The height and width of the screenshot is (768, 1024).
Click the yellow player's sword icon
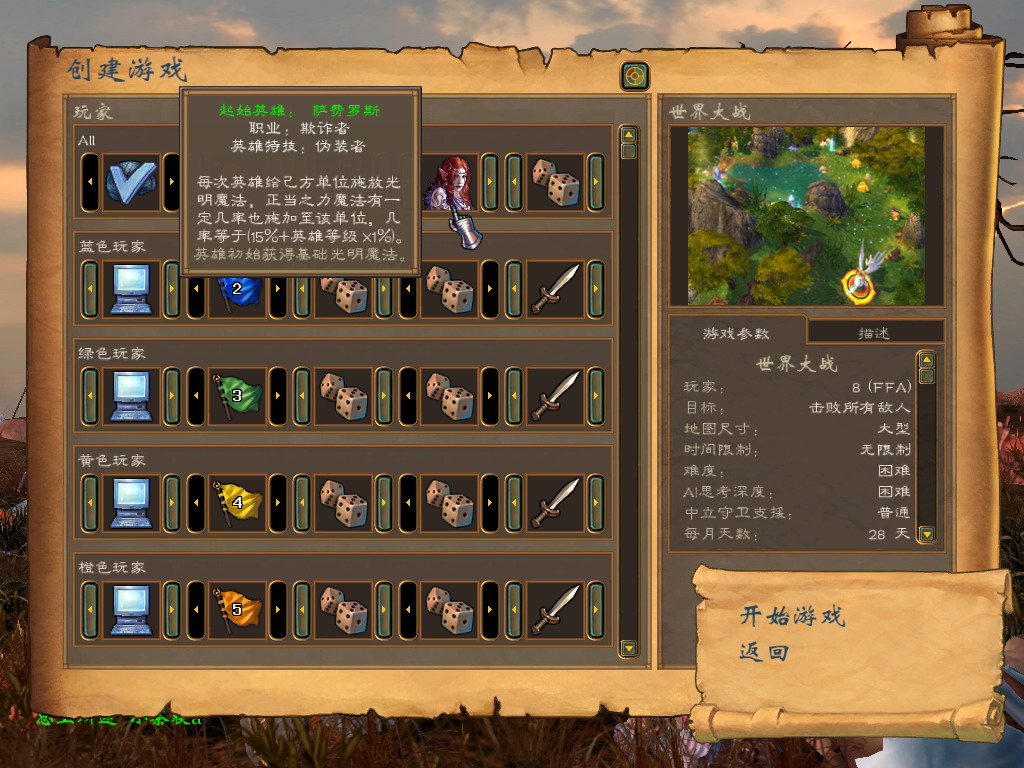tap(555, 501)
